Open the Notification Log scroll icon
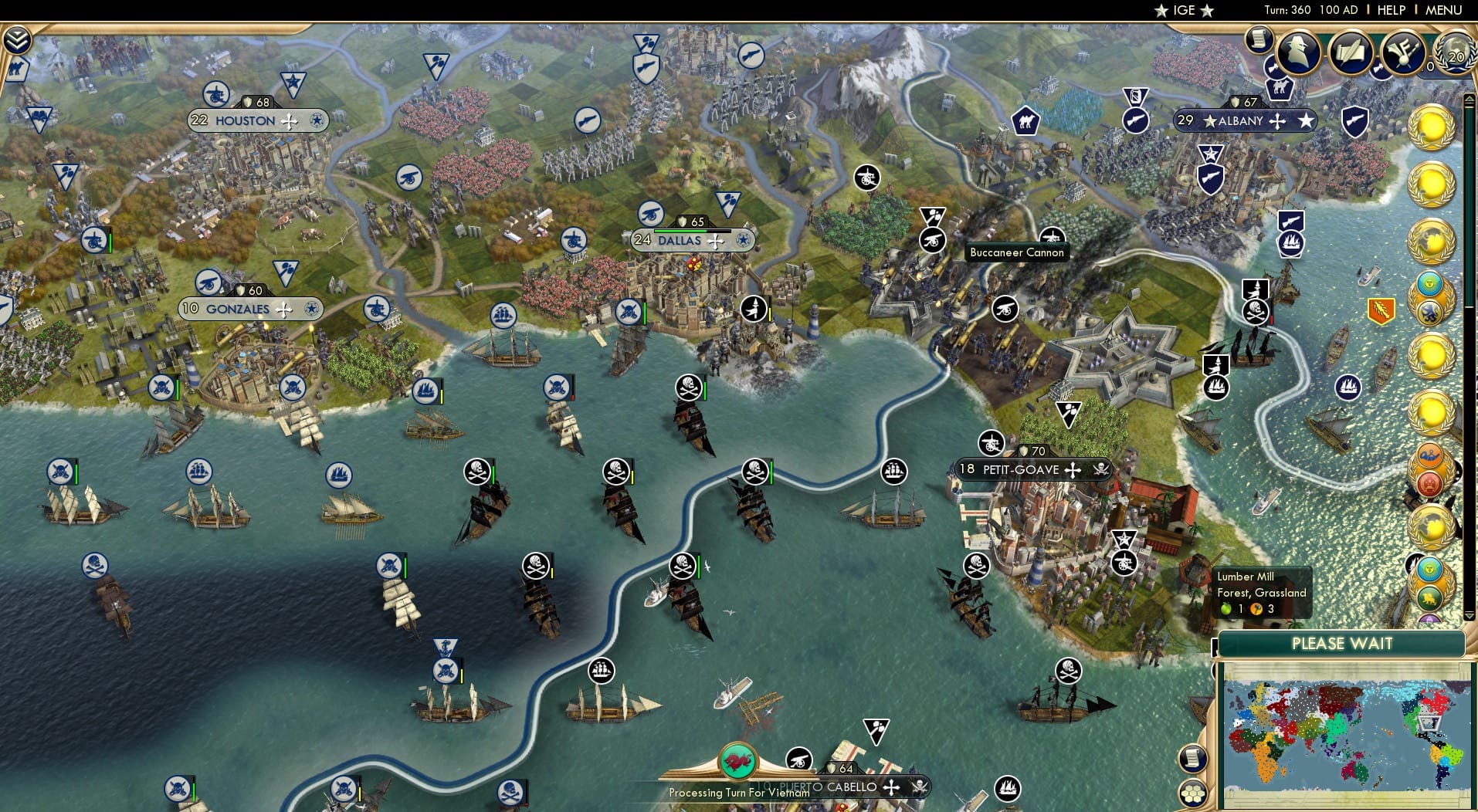This screenshot has height=812, width=1478. [x=1260, y=40]
